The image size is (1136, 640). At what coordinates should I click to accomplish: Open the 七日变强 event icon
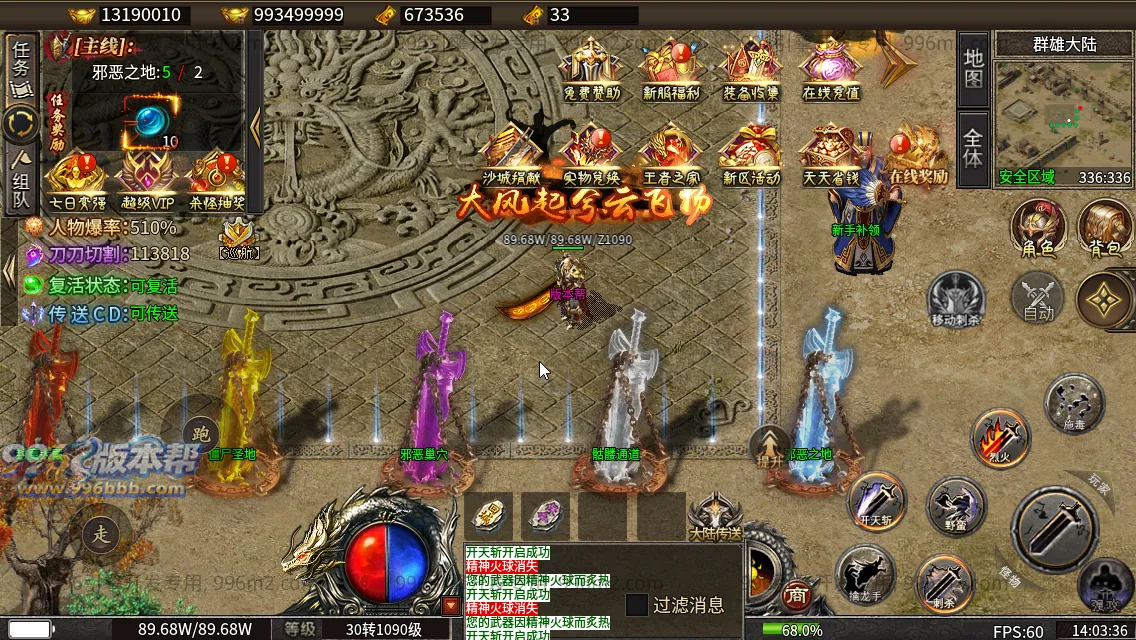coord(77,178)
